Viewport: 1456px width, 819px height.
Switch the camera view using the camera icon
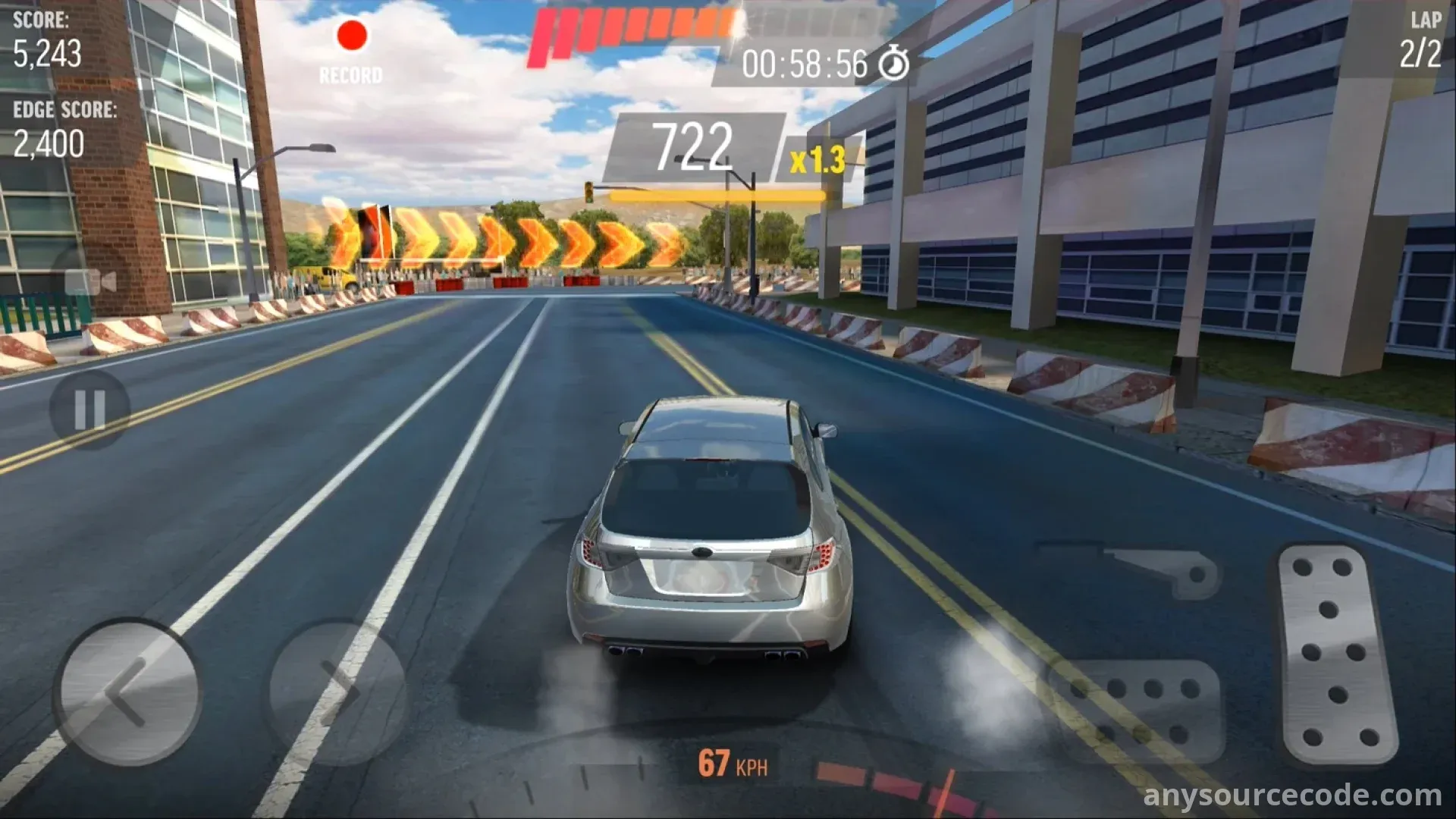[x=90, y=281]
